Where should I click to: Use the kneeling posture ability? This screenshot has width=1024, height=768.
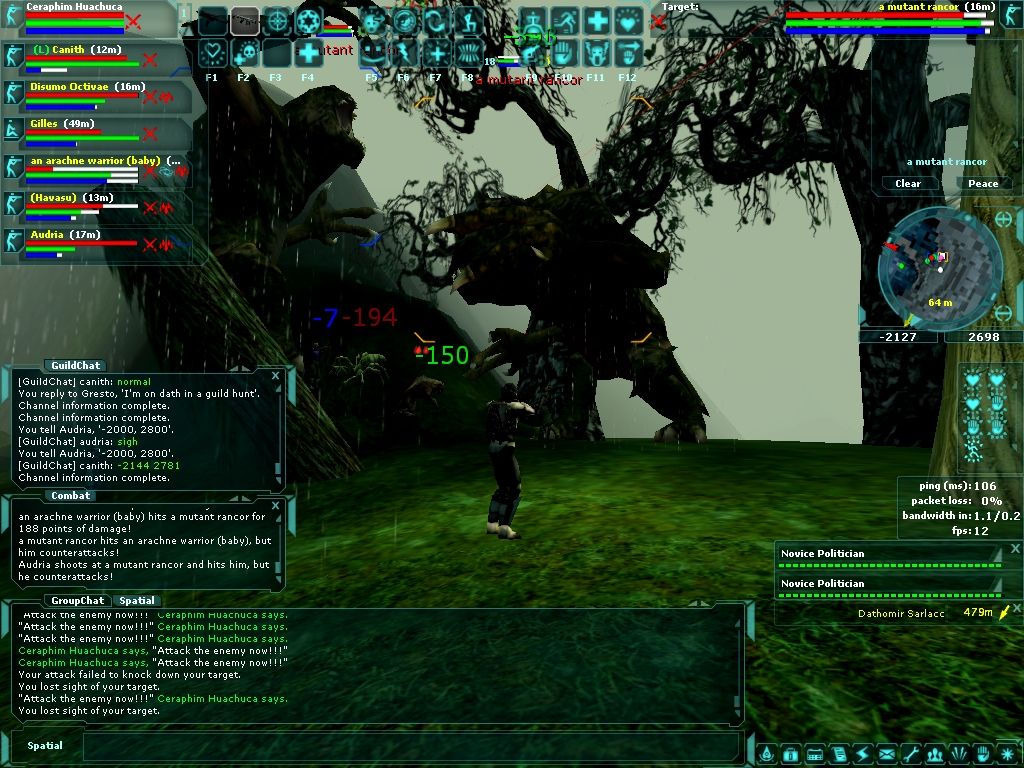468,21
